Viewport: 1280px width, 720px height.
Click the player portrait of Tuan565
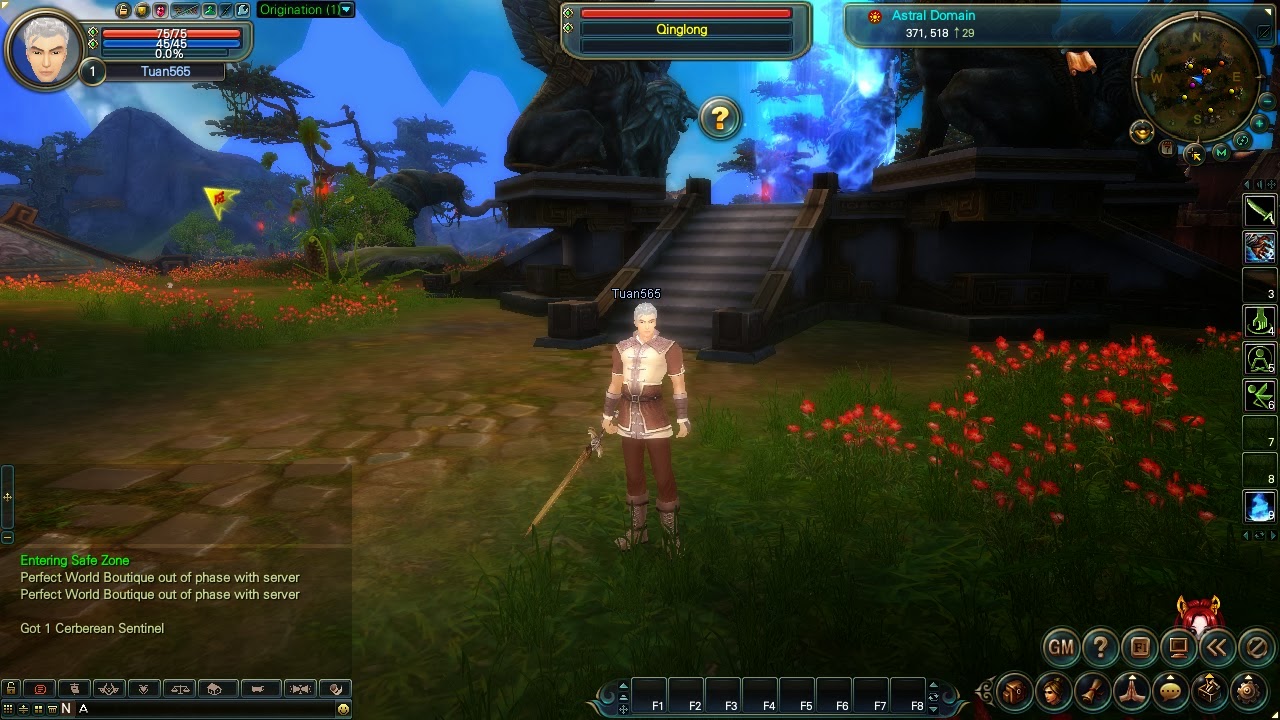pos(45,48)
